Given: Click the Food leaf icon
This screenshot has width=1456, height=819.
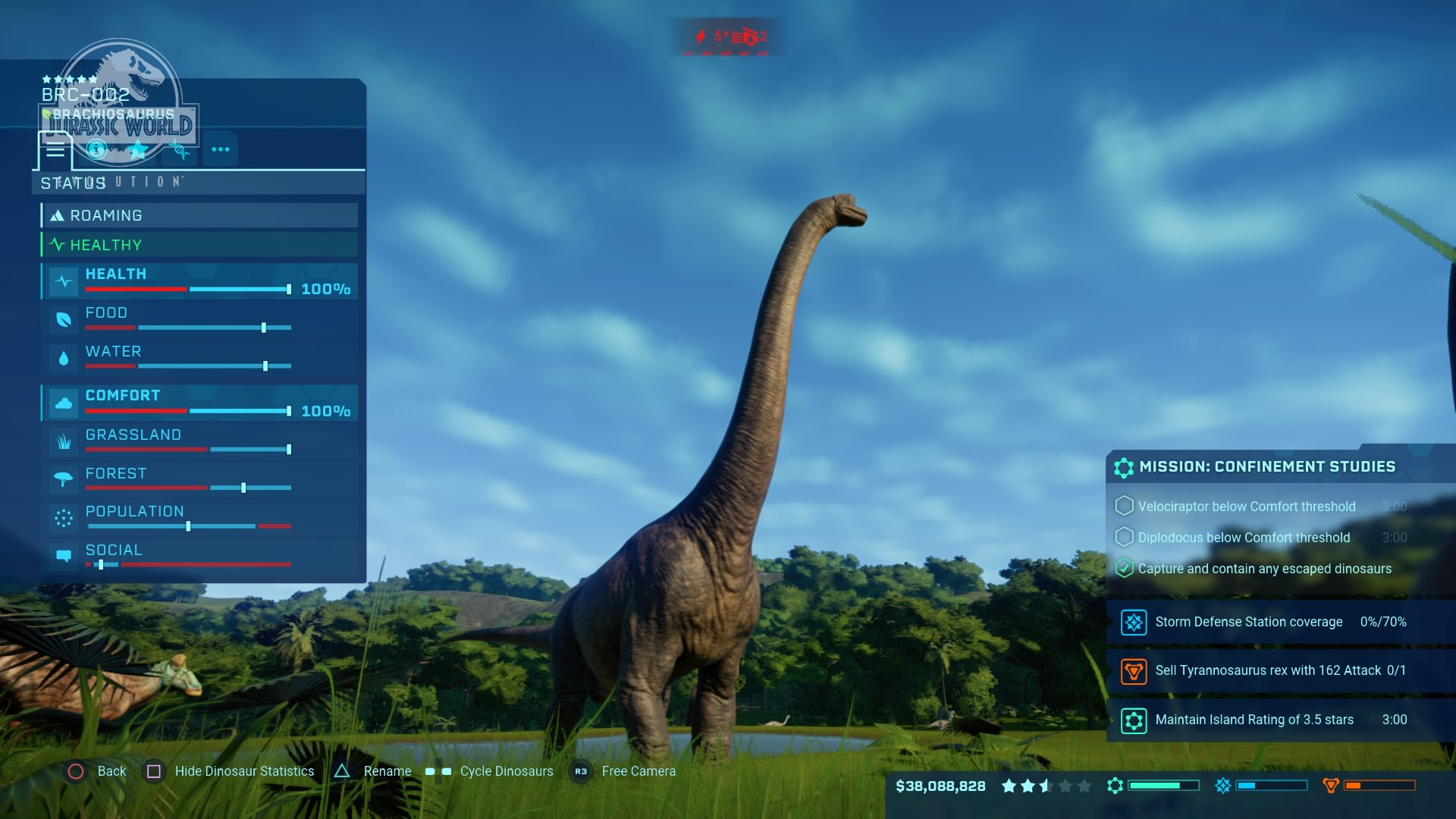Looking at the screenshot, I should [x=63, y=320].
